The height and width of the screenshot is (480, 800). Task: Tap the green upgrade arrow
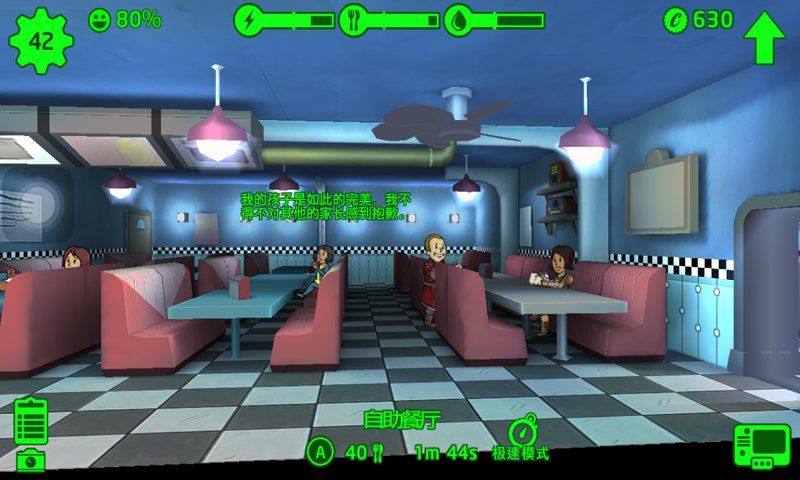click(x=765, y=36)
